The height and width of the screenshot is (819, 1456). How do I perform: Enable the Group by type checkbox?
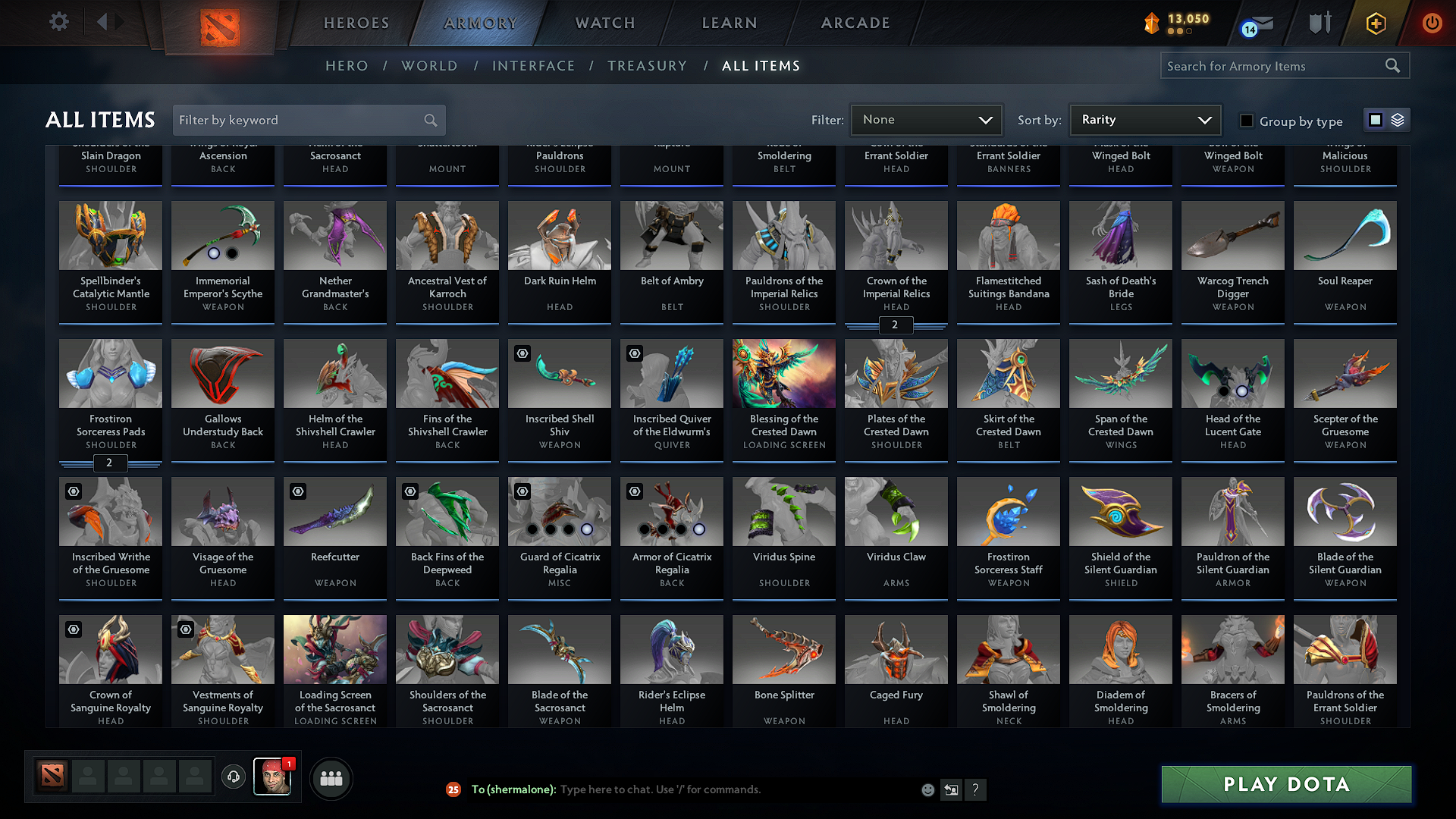pyautogui.click(x=1246, y=121)
